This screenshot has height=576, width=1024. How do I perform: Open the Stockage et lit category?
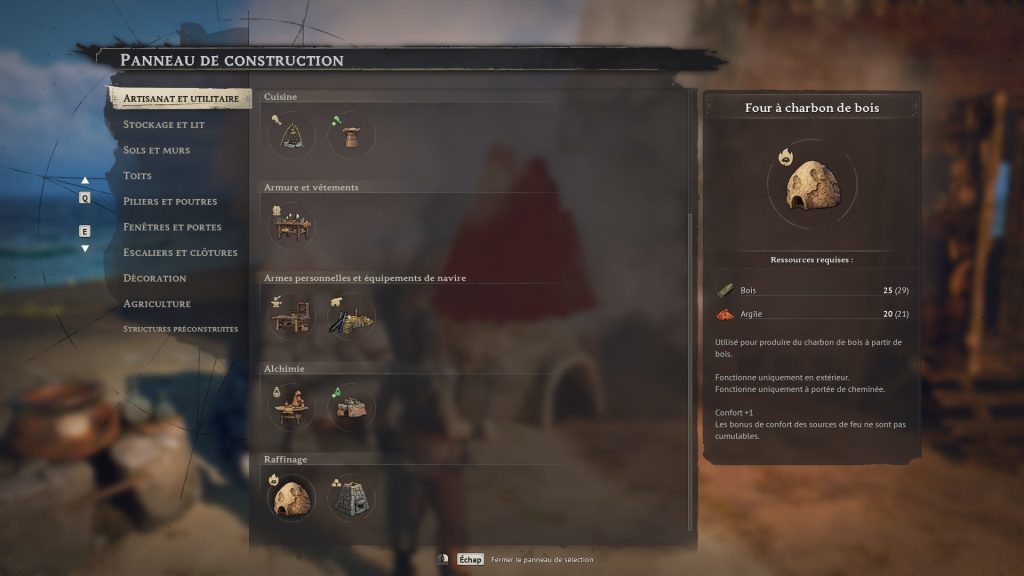pos(164,125)
